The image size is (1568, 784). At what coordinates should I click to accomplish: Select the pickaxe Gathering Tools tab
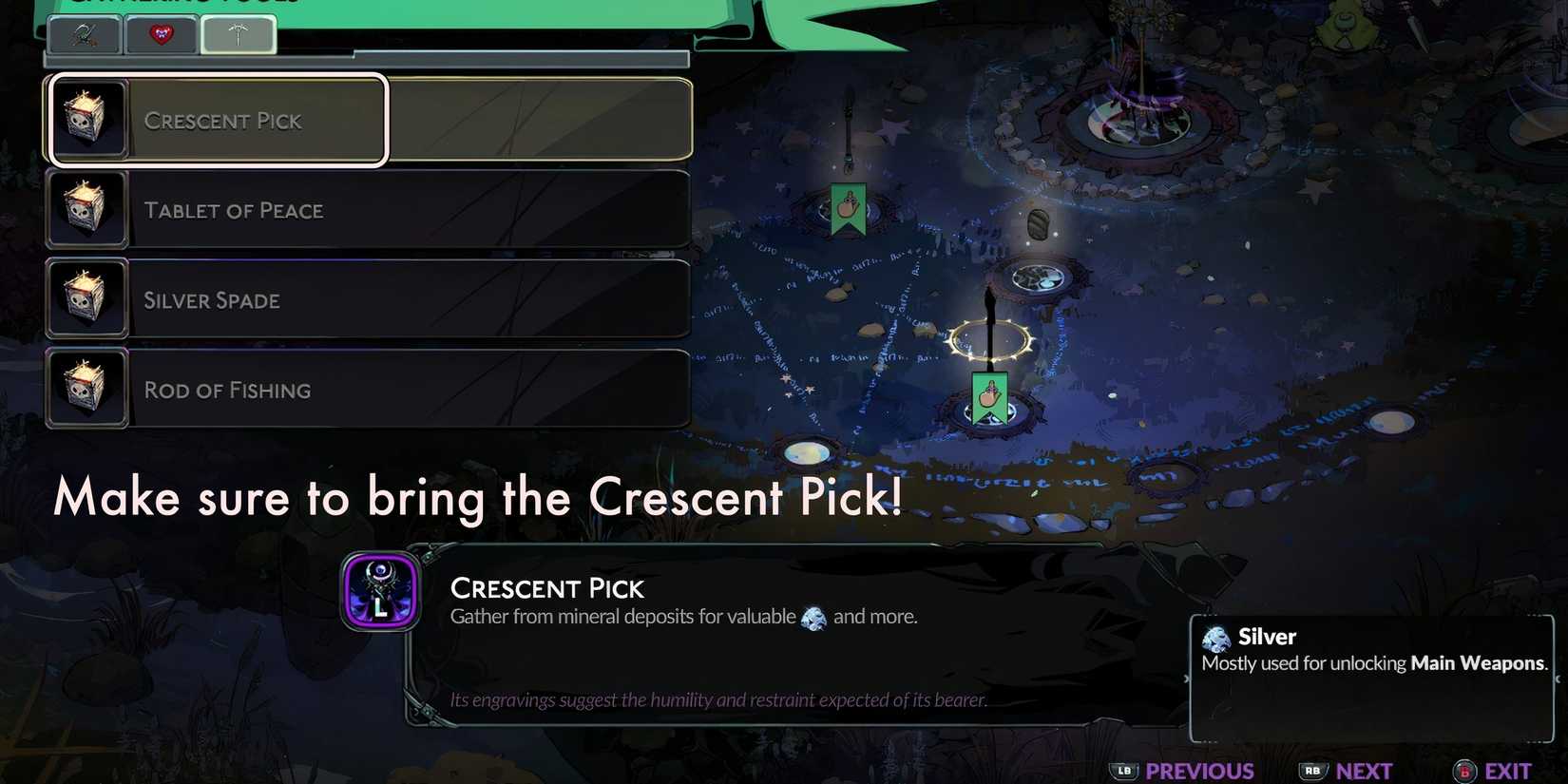point(238,31)
